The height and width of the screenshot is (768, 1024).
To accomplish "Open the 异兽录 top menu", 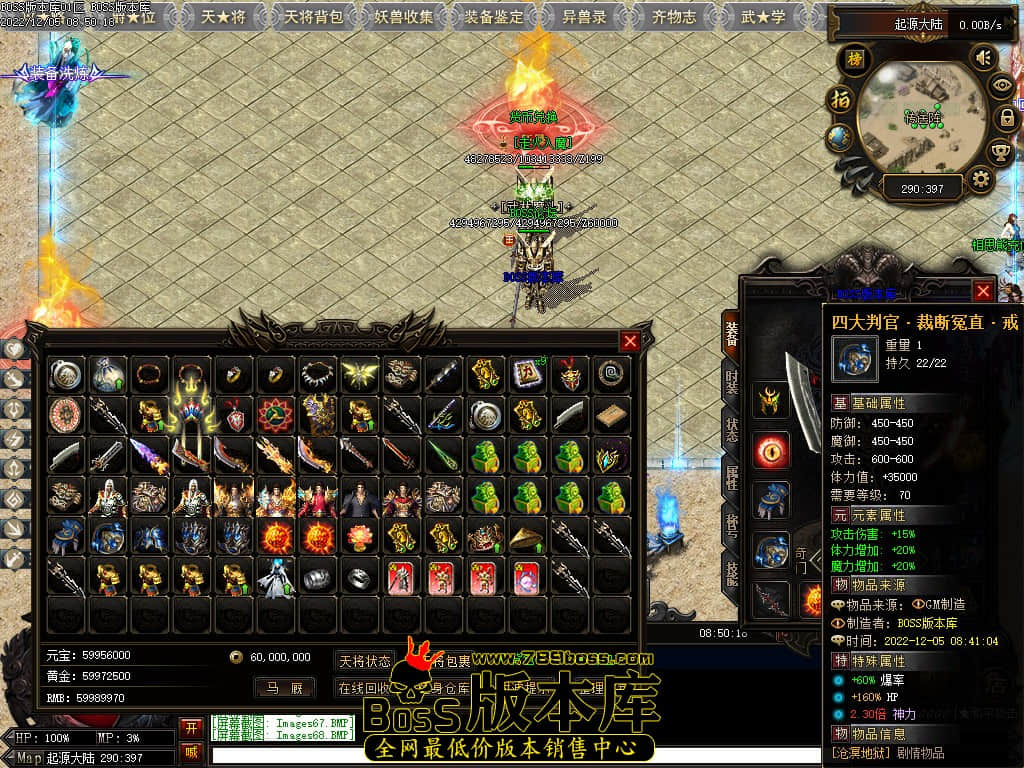I will (584, 16).
